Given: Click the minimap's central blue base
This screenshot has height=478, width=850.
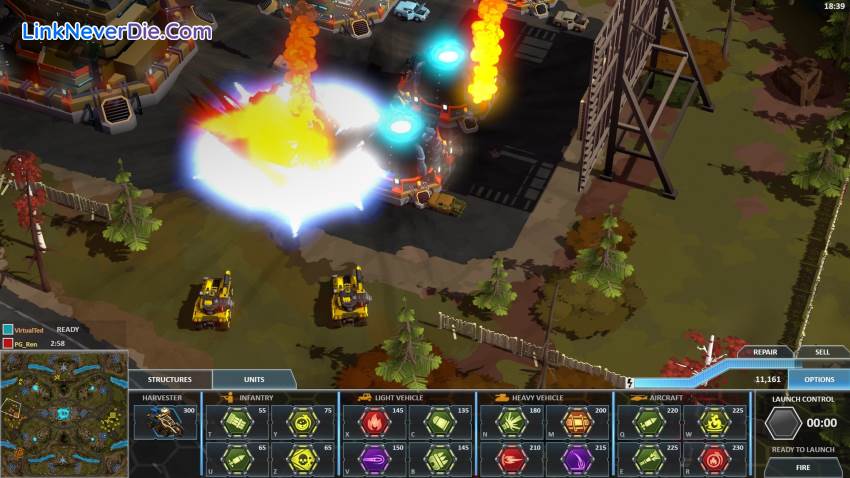Looking at the screenshot, I should [x=62, y=413].
